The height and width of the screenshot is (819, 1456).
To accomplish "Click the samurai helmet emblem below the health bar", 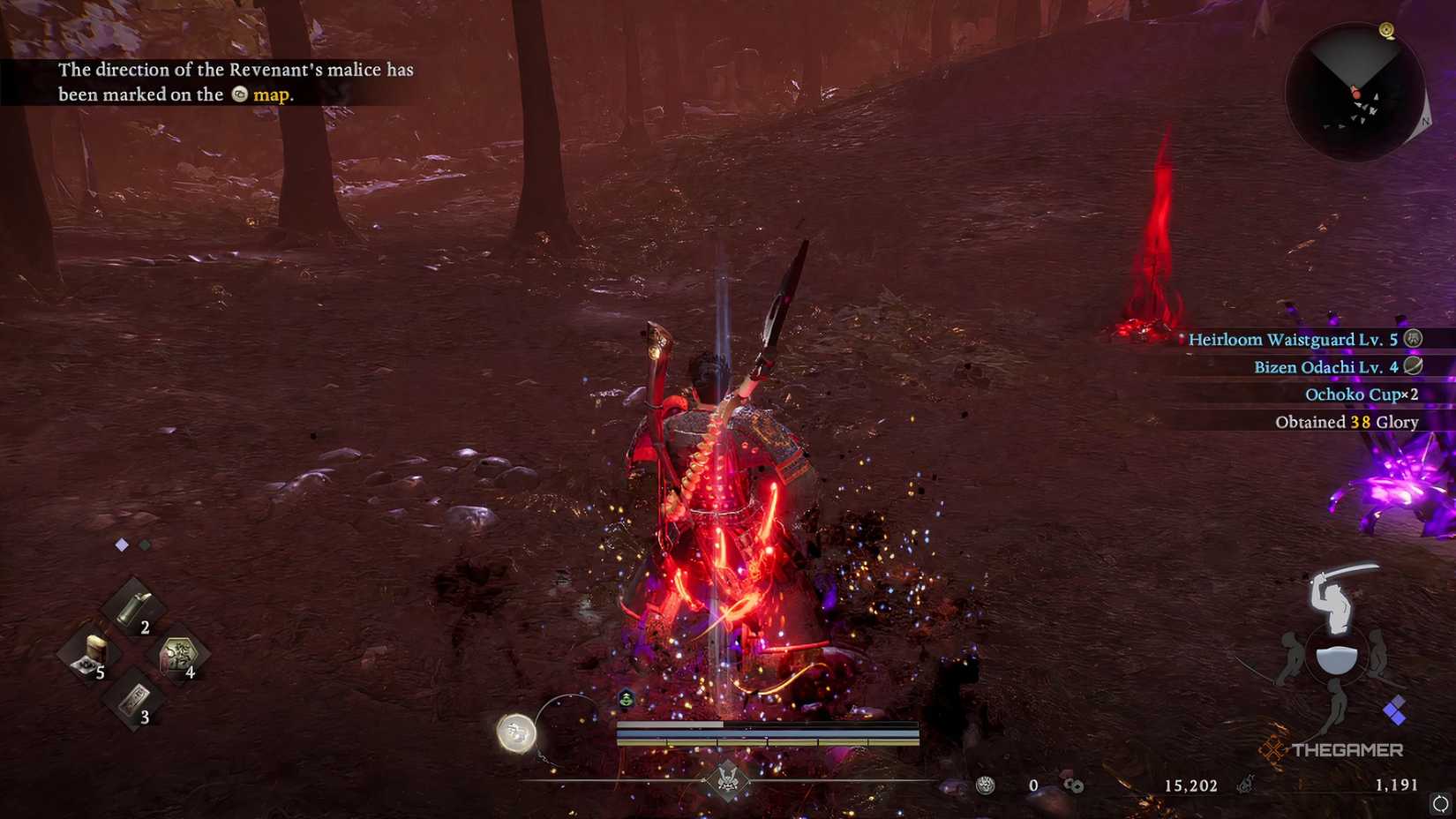I will (x=728, y=777).
